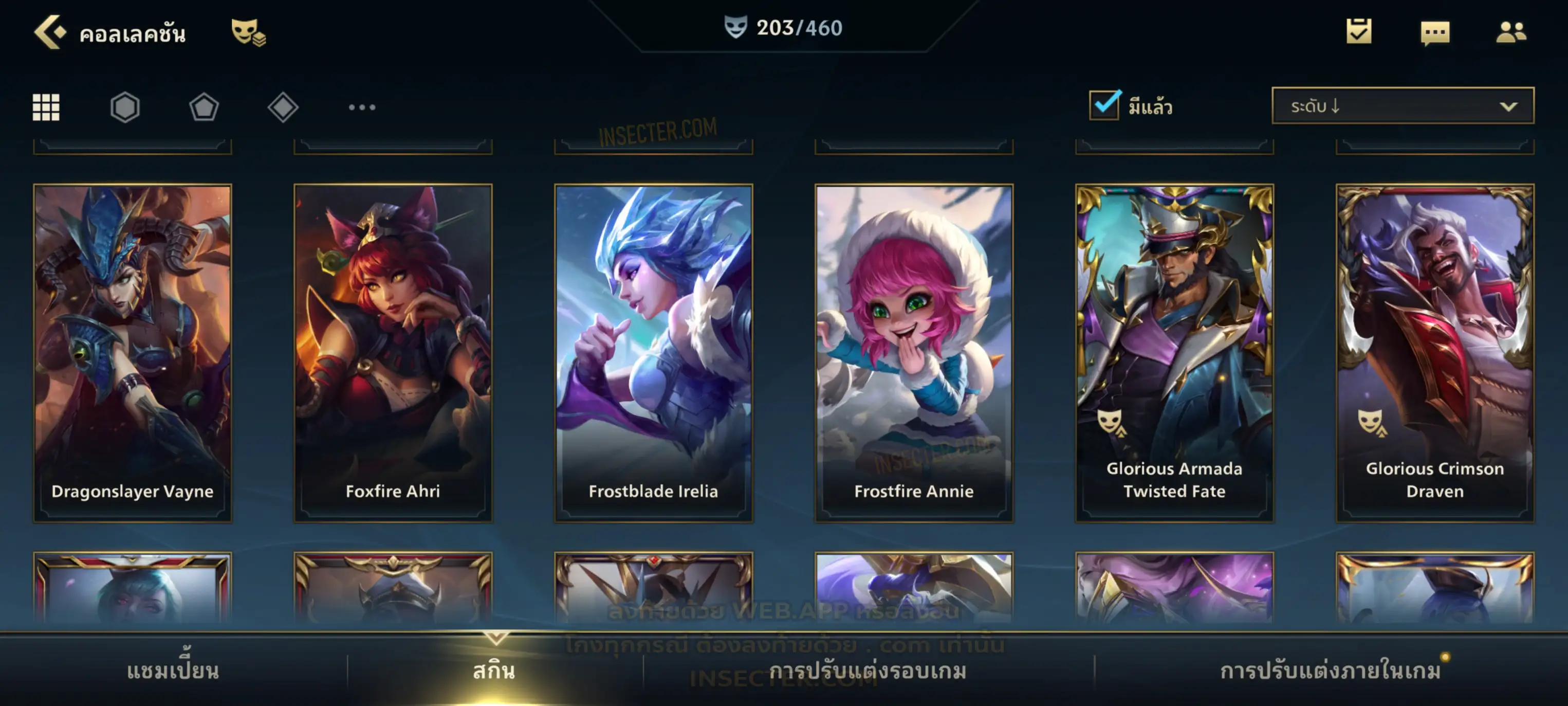The height and width of the screenshot is (706, 1568).
Task: Select the grid view filter
Action: click(46, 107)
